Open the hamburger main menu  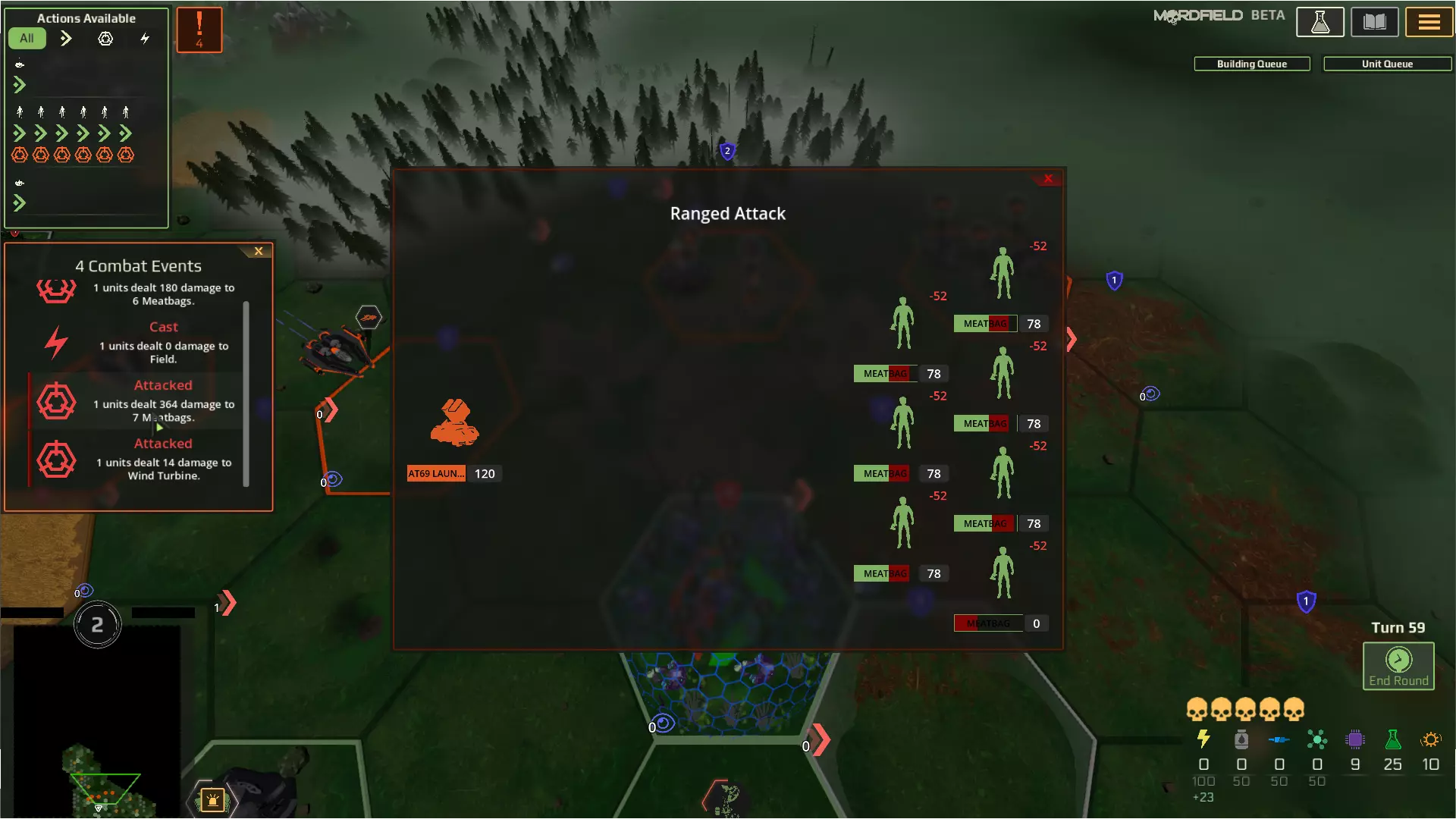pos(1429,21)
